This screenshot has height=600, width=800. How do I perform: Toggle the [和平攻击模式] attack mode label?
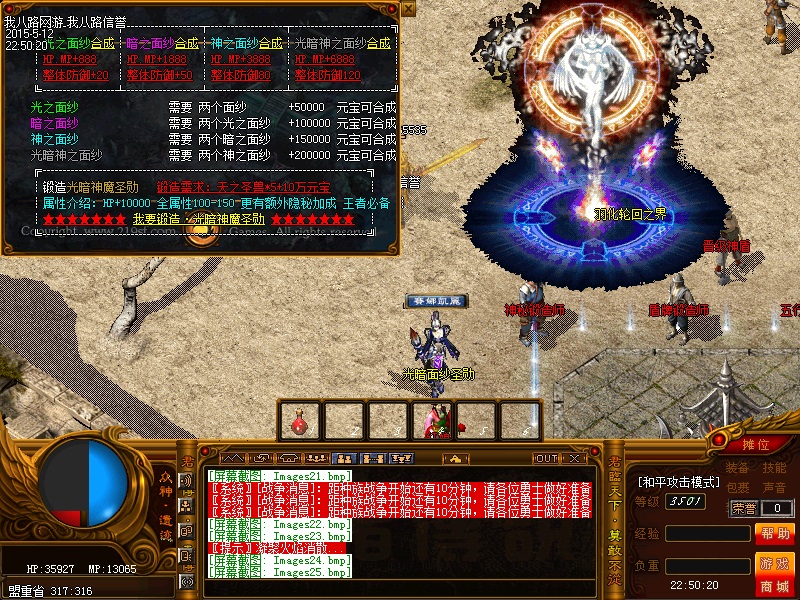pyautogui.click(x=680, y=482)
